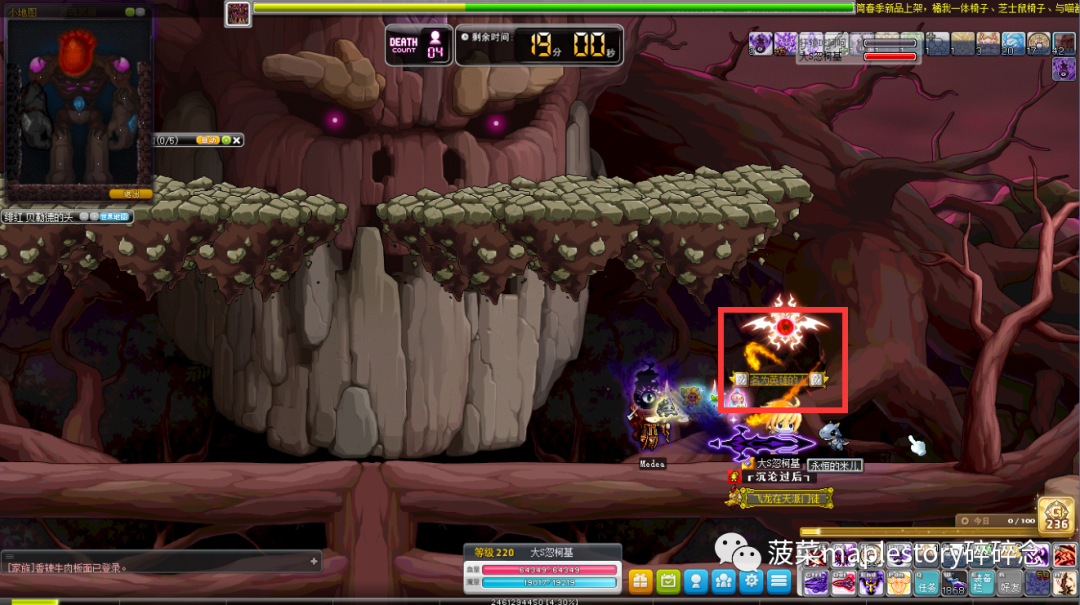Click the chat box expand plus button
Screen dimensions: 1080x605
click(x=314, y=562)
